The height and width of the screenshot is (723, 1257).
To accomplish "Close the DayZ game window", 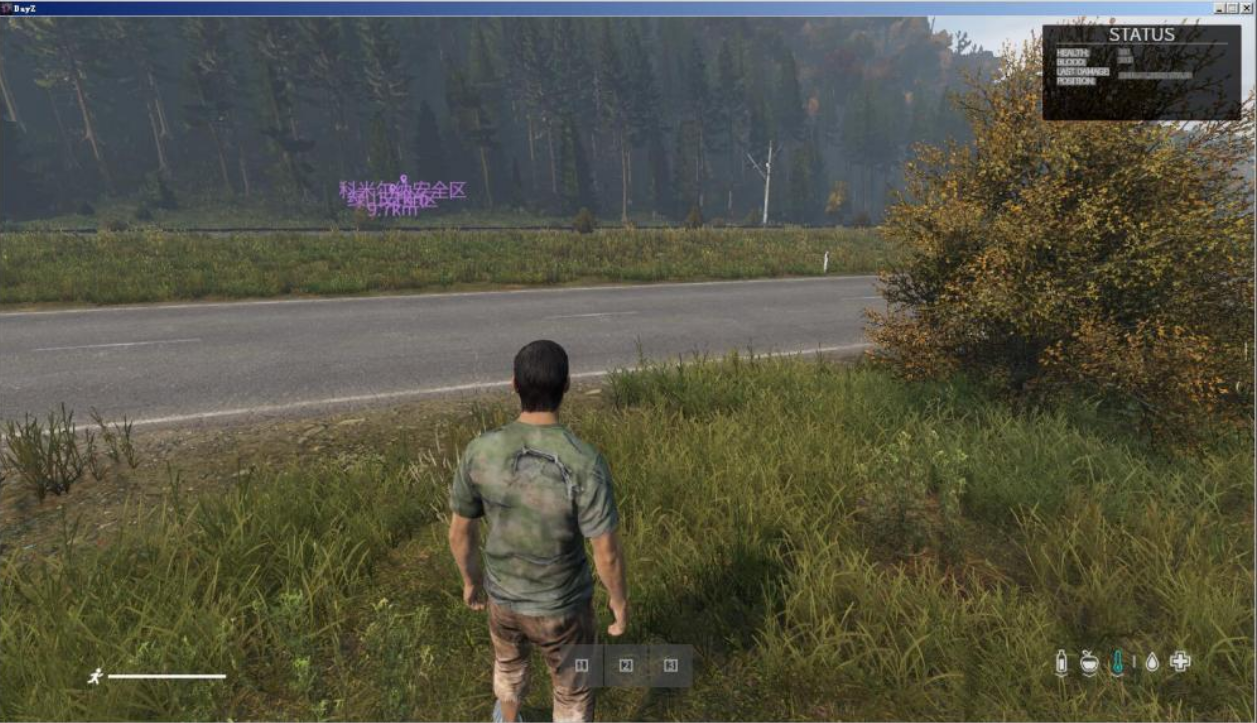I will coord(1246,8).
